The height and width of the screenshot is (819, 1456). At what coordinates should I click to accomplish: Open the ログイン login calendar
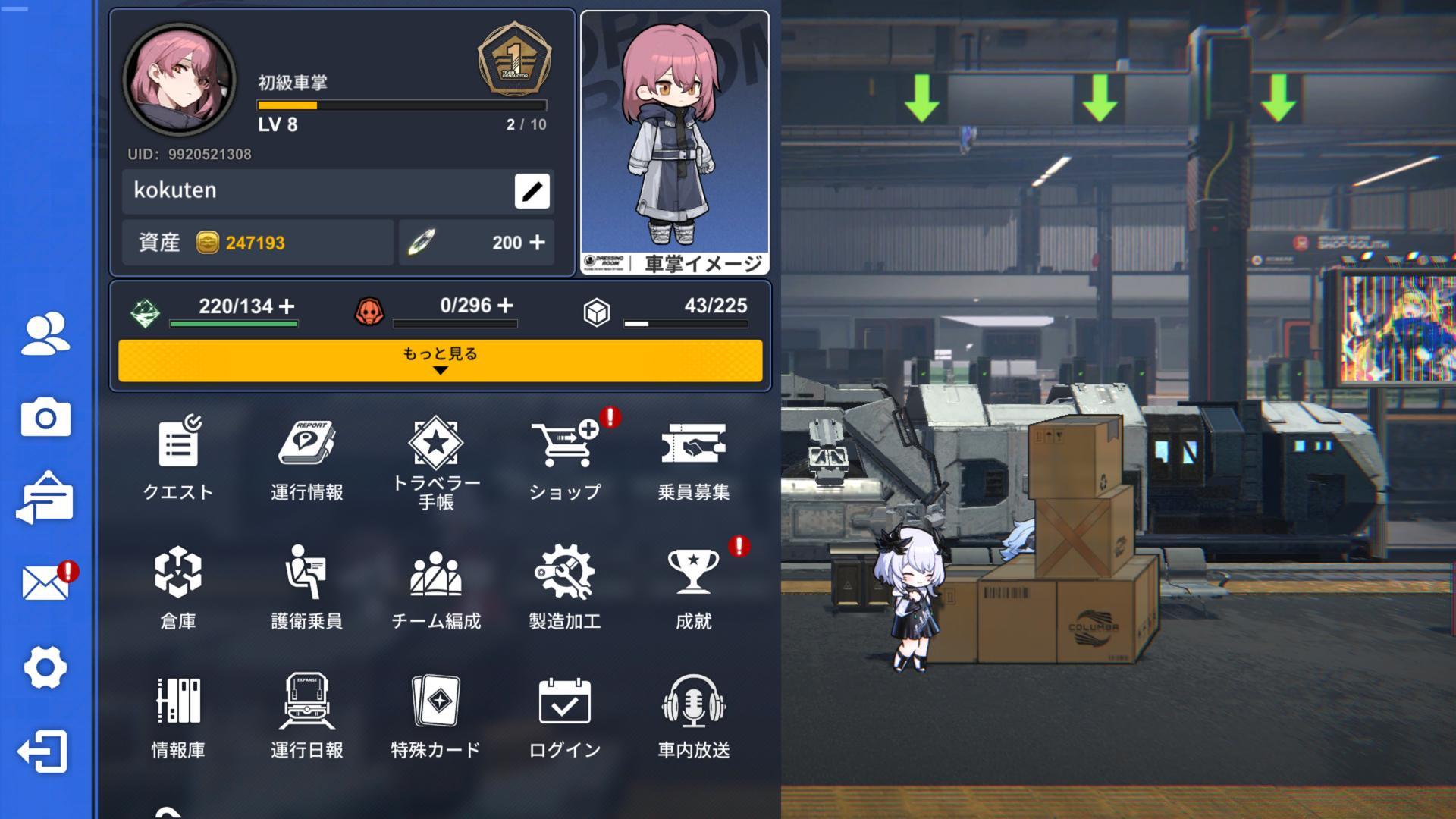pos(565,715)
